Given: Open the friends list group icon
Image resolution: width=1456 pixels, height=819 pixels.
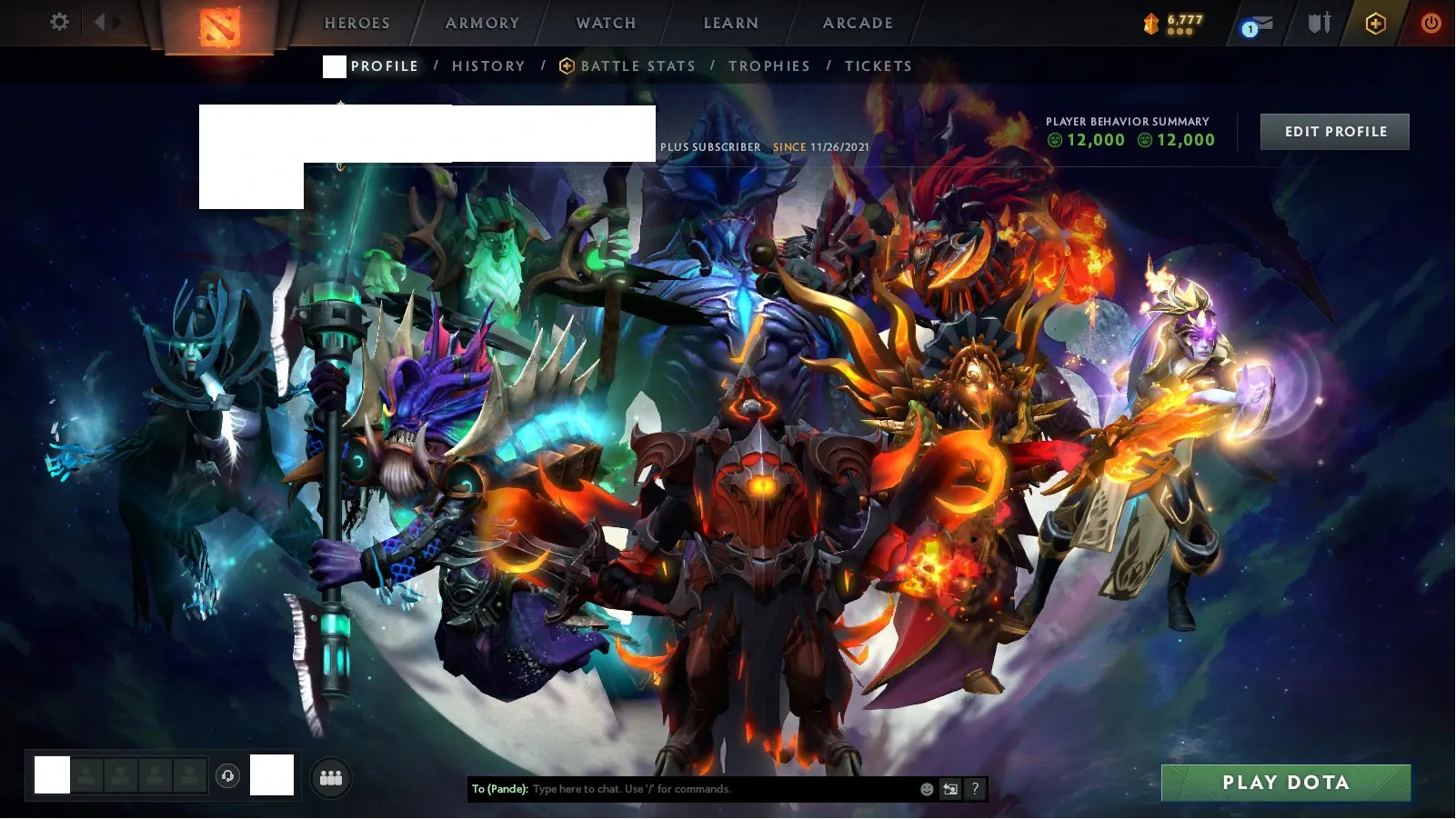Looking at the screenshot, I should [331, 778].
